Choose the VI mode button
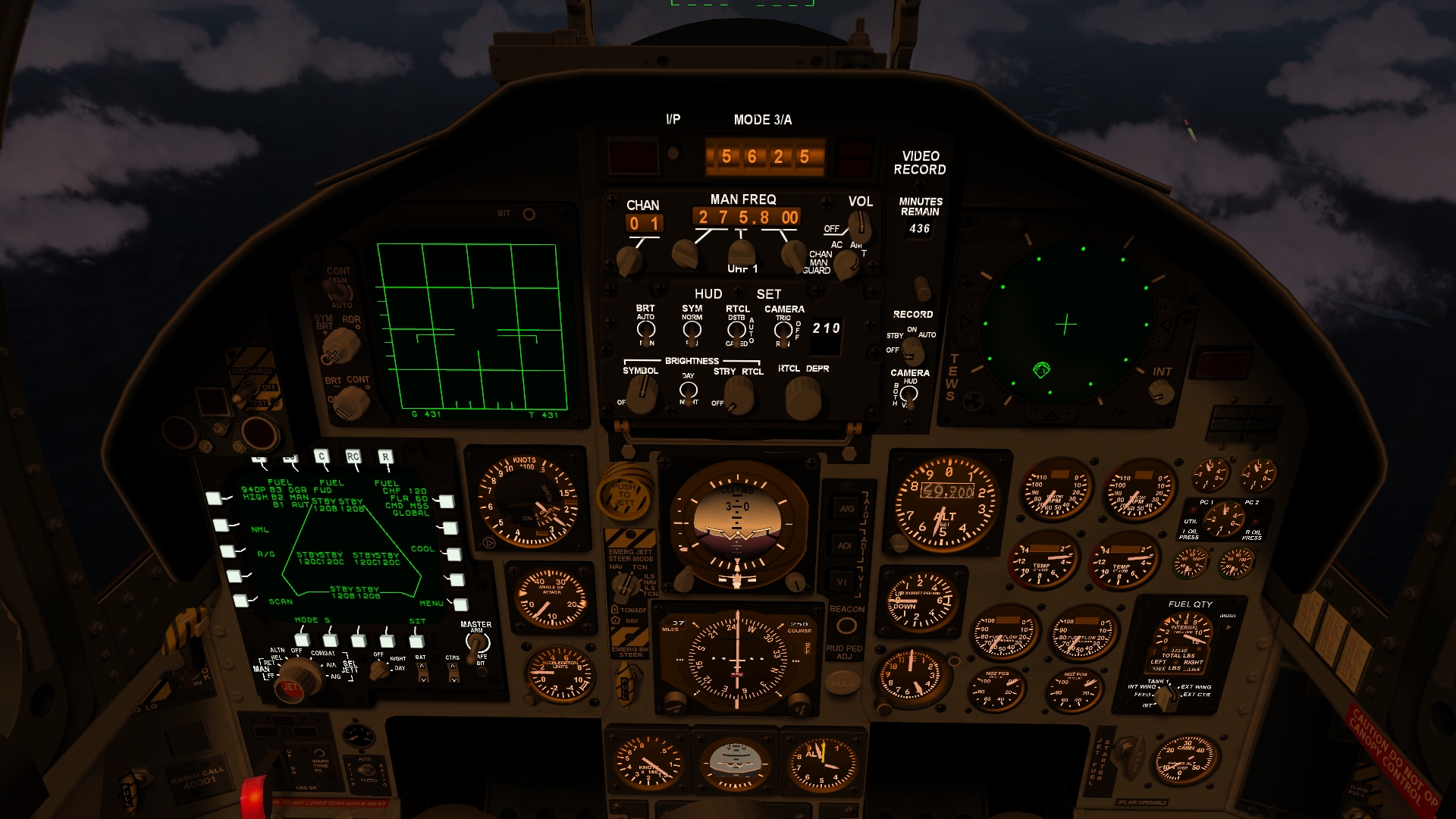The width and height of the screenshot is (1456, 819). point(843,582)
